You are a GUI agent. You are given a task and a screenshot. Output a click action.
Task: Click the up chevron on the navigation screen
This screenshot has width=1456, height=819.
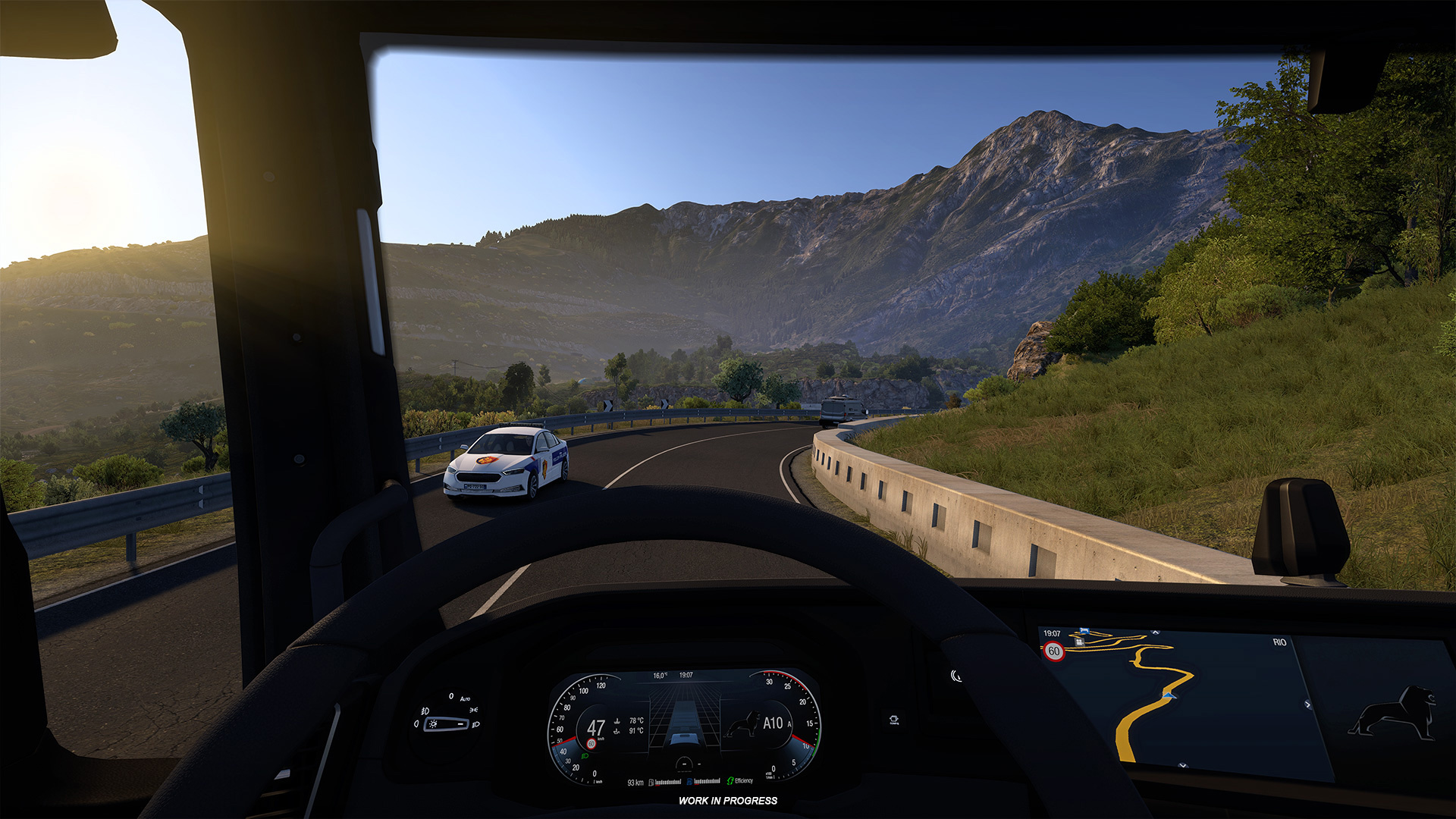[1156, 632]
